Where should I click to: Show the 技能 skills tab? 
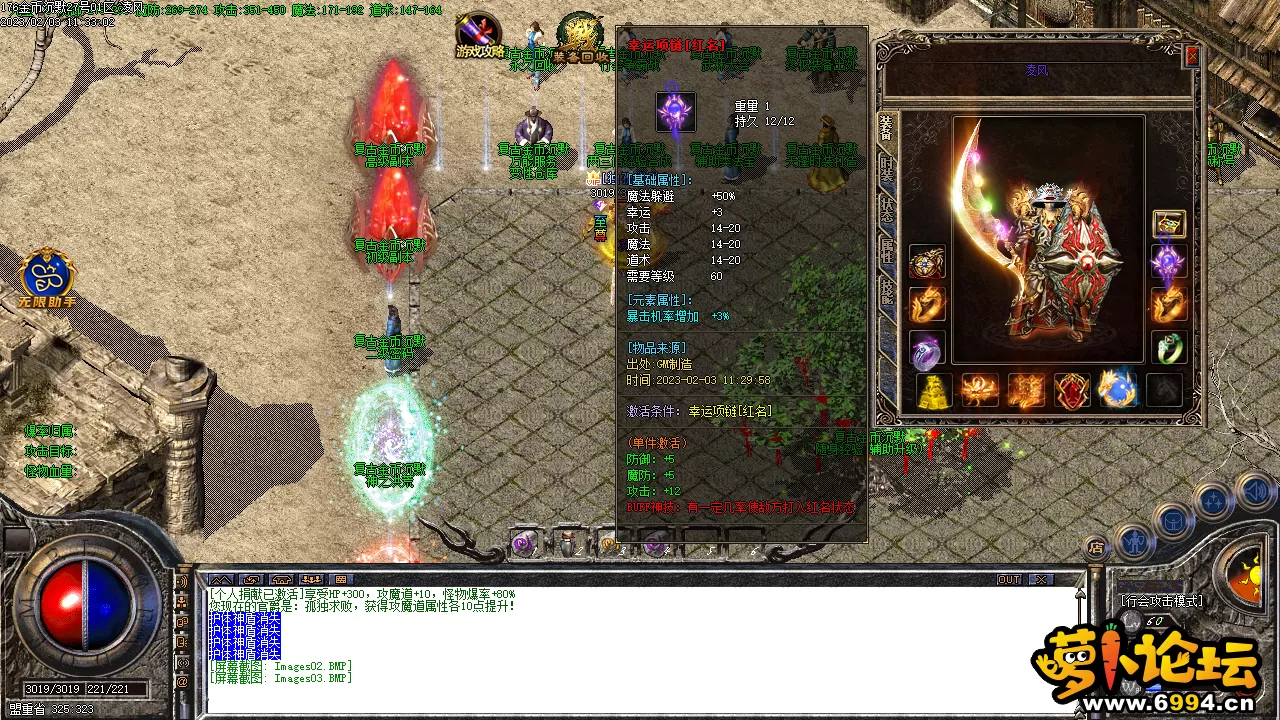[887, 291]
